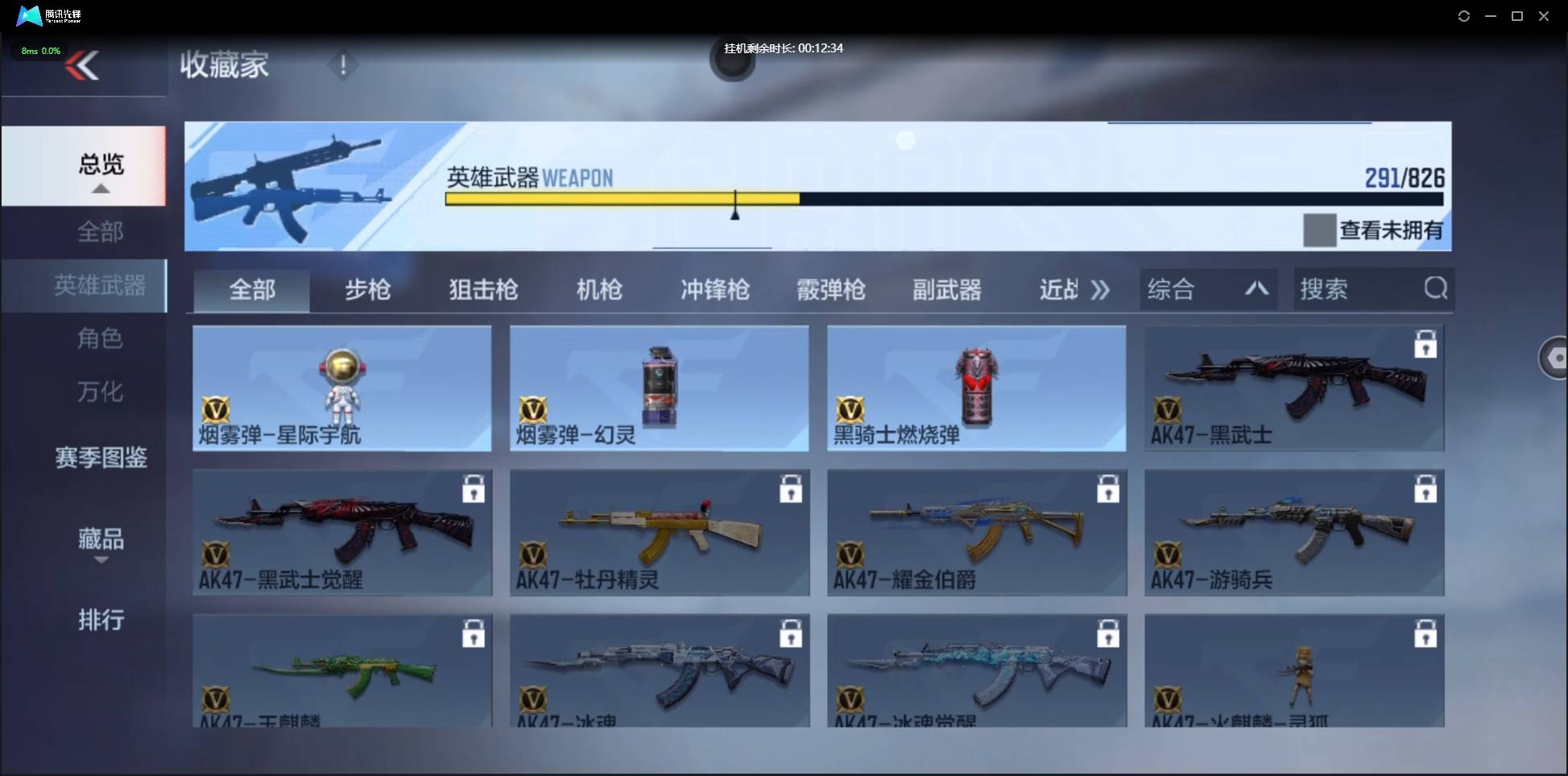The image size is (1568, 776).
Task: Enable the 查看未拥有 checkbox
Action: coord(1318,231)
